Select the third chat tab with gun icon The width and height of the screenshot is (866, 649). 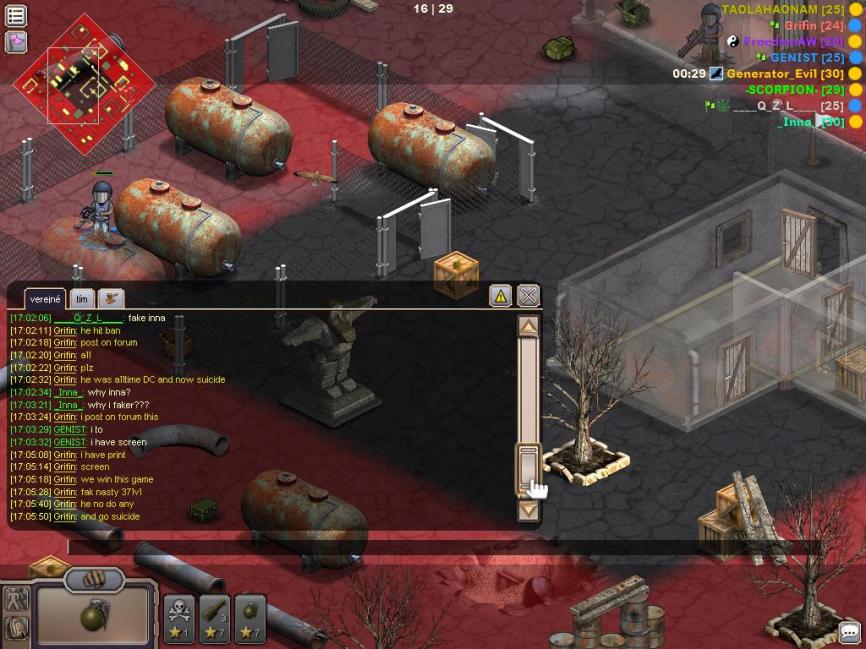[x=110, y=298]
